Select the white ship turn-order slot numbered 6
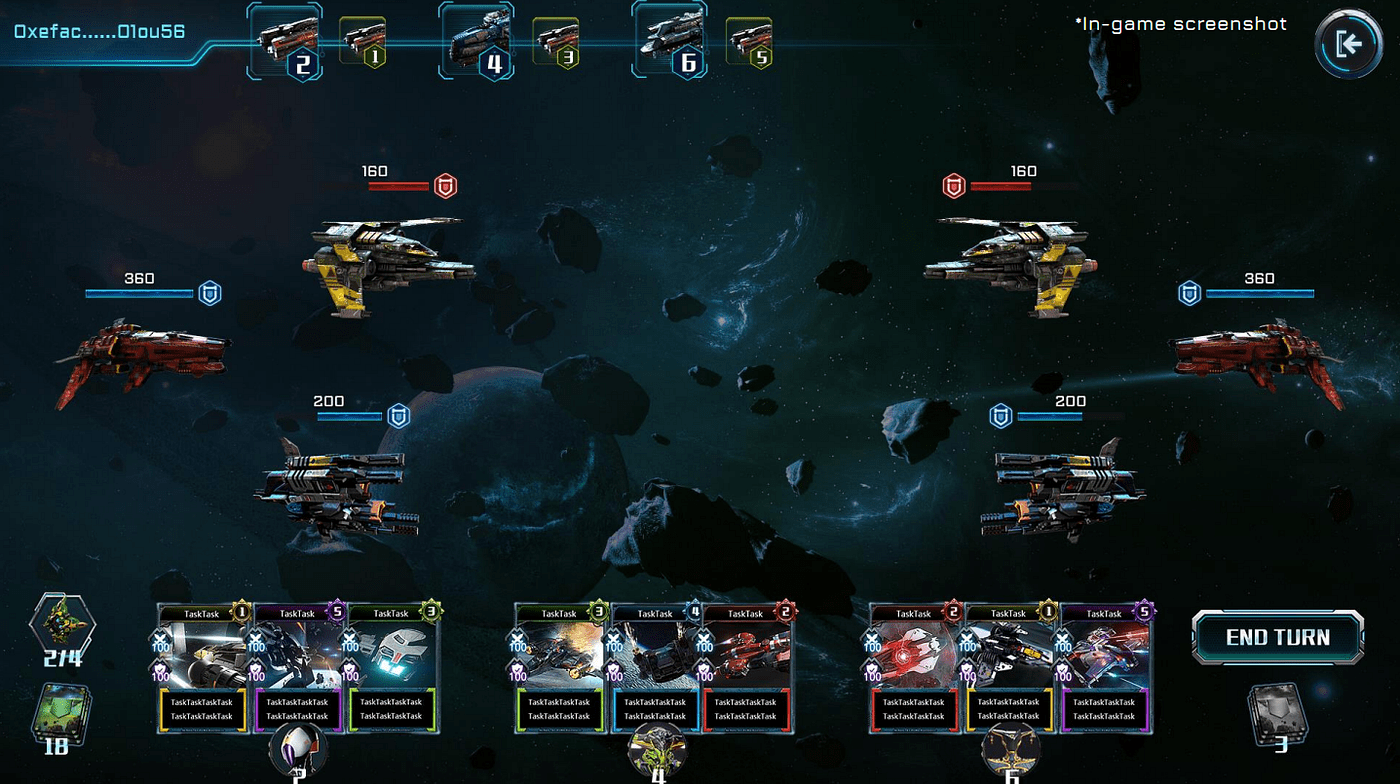This screenshot has height=784, width=1400. pyautogui.click(x=670, y=40)
